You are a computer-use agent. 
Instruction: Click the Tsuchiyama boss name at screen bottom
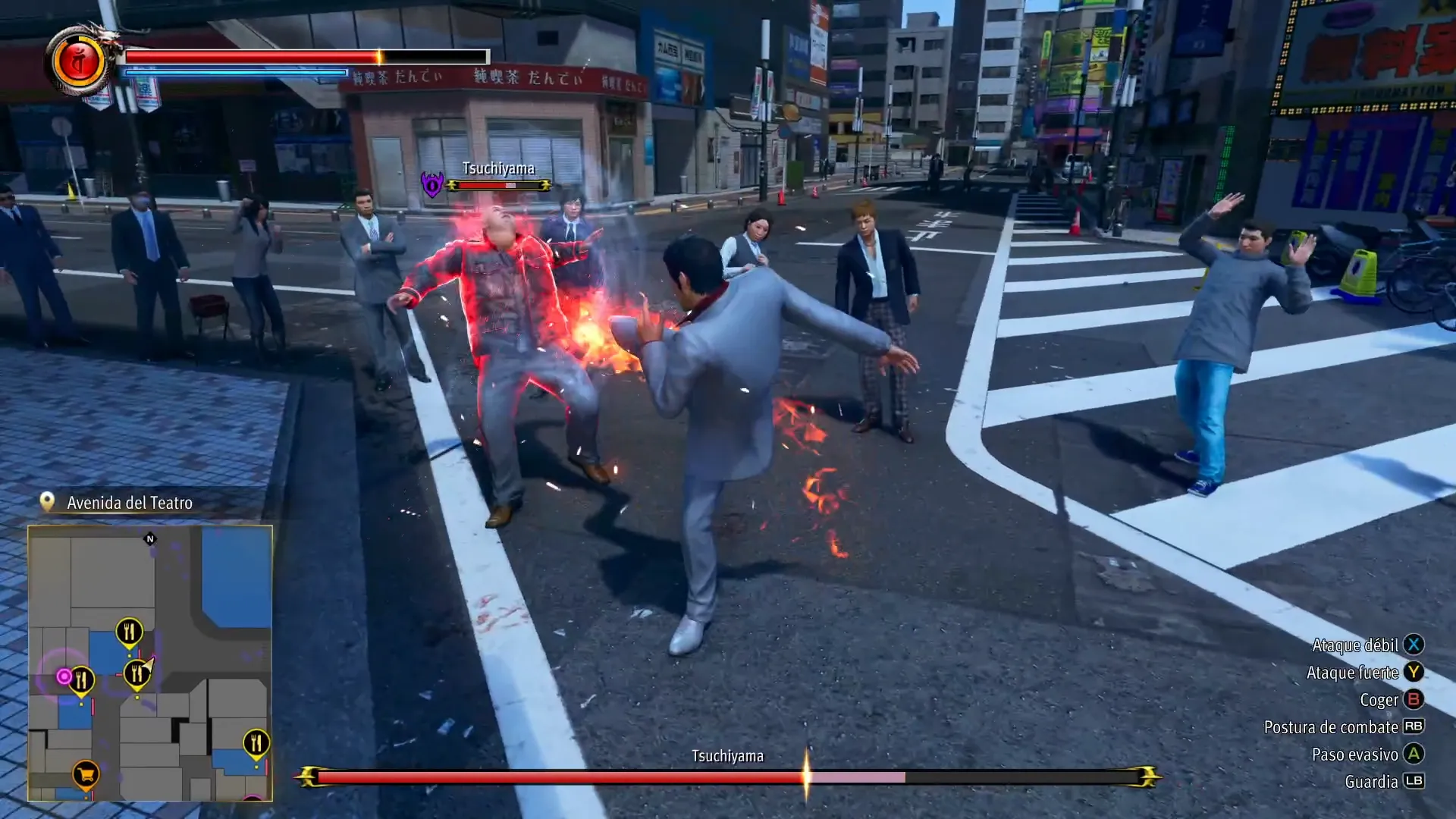[x=727, y=755]
